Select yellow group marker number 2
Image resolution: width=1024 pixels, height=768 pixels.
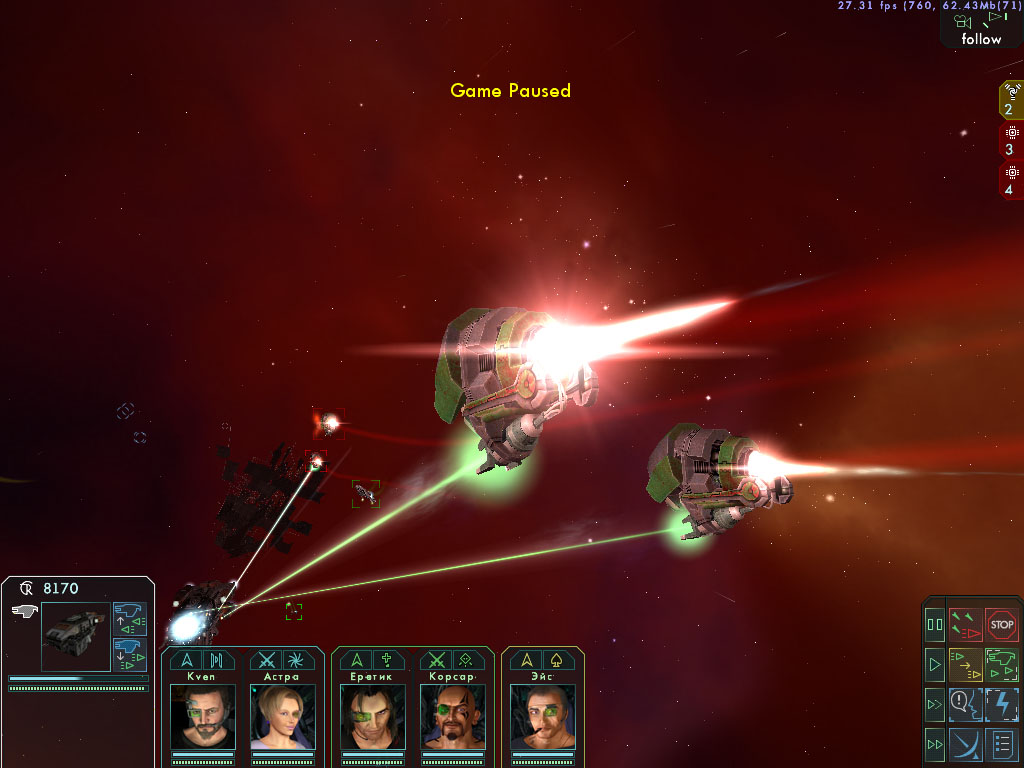tap(1011, 99)
